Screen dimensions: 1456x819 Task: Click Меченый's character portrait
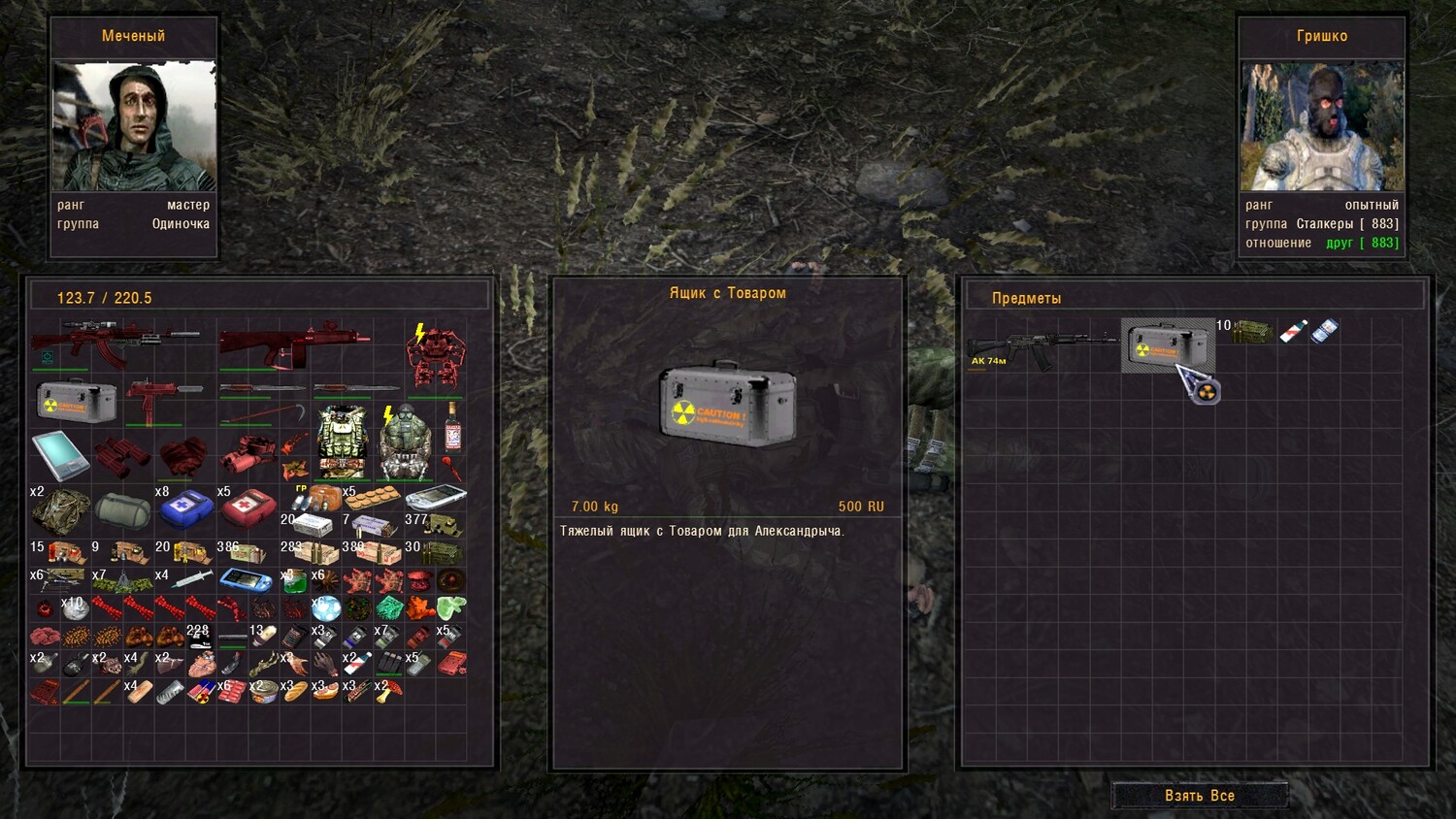click(x=134, y=126)
